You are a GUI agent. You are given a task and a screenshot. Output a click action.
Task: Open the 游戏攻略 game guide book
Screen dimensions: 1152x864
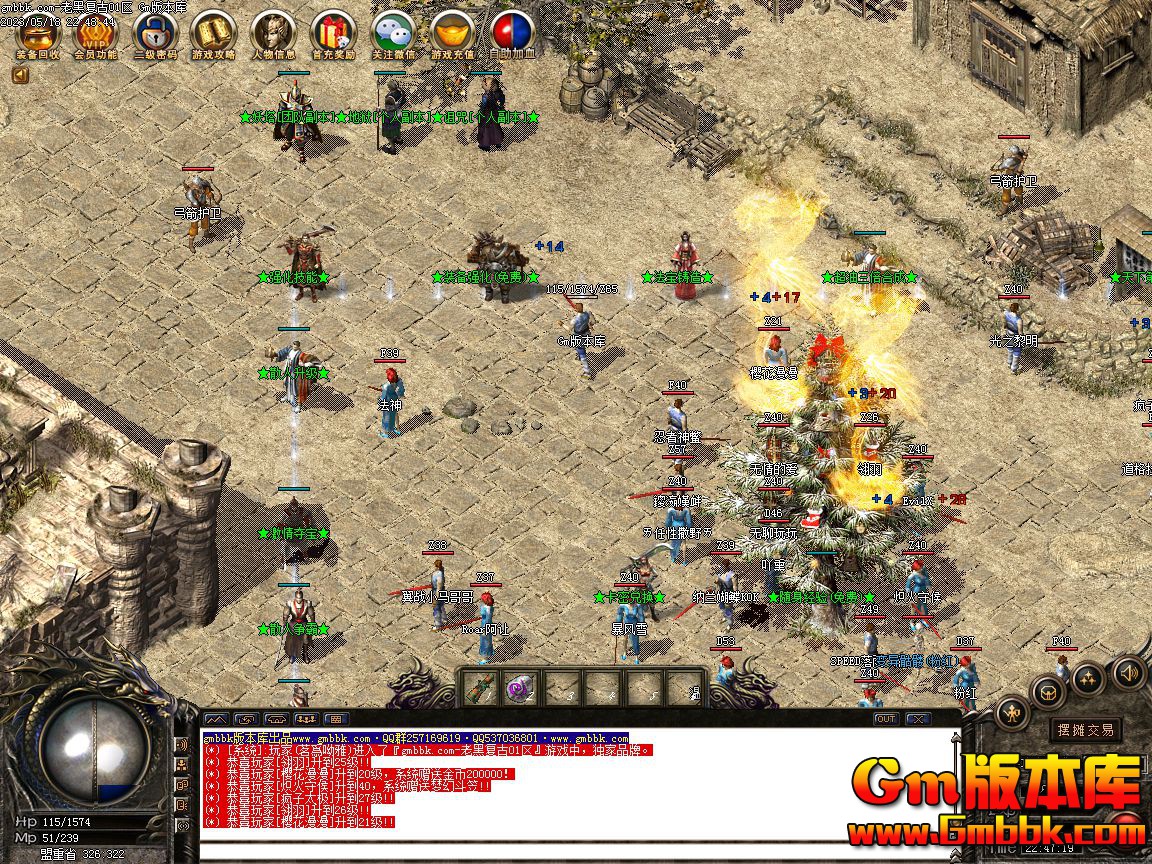tap(213, 33)
